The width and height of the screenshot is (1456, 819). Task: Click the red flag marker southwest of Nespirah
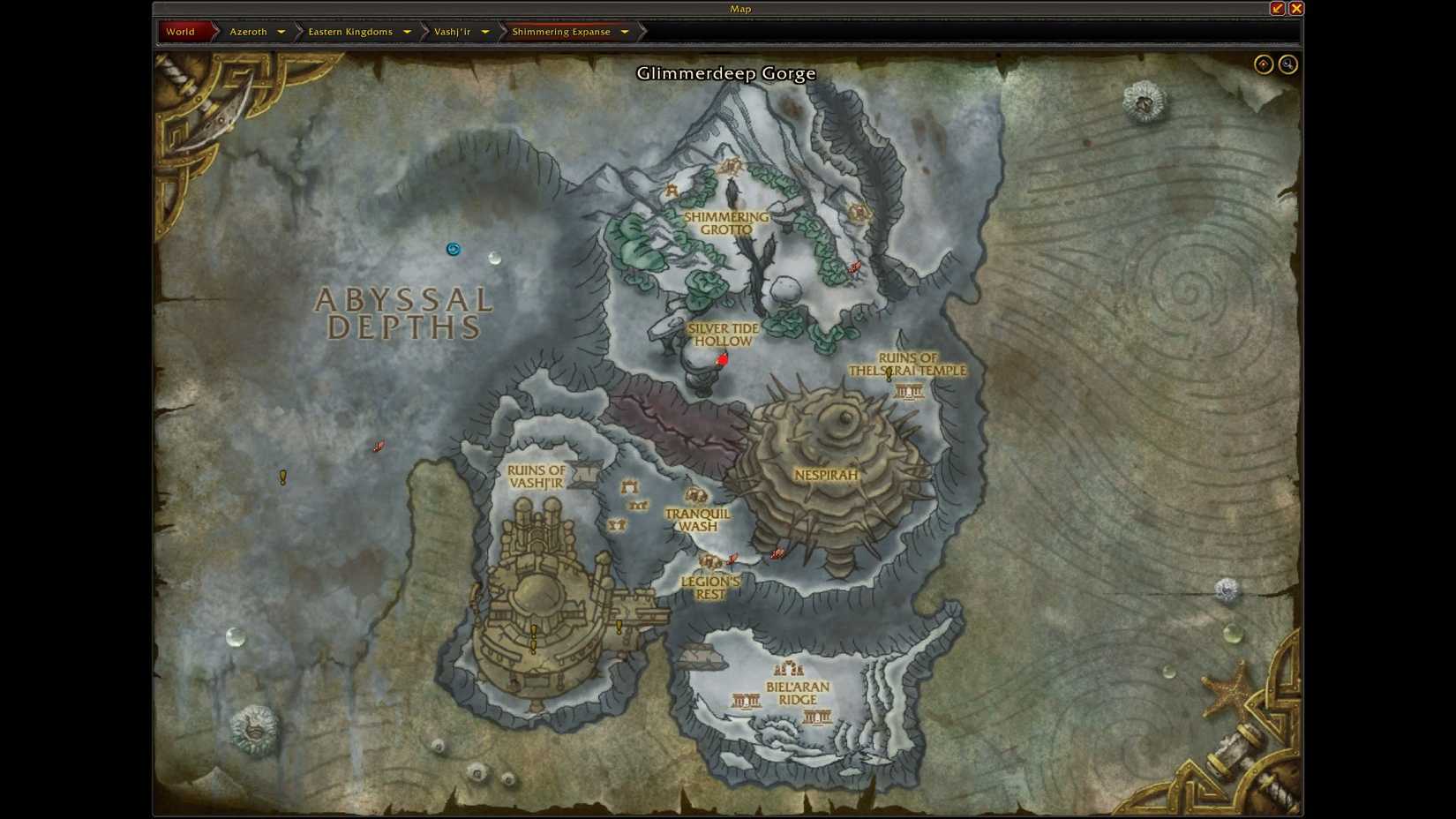[x=777, y=554]
